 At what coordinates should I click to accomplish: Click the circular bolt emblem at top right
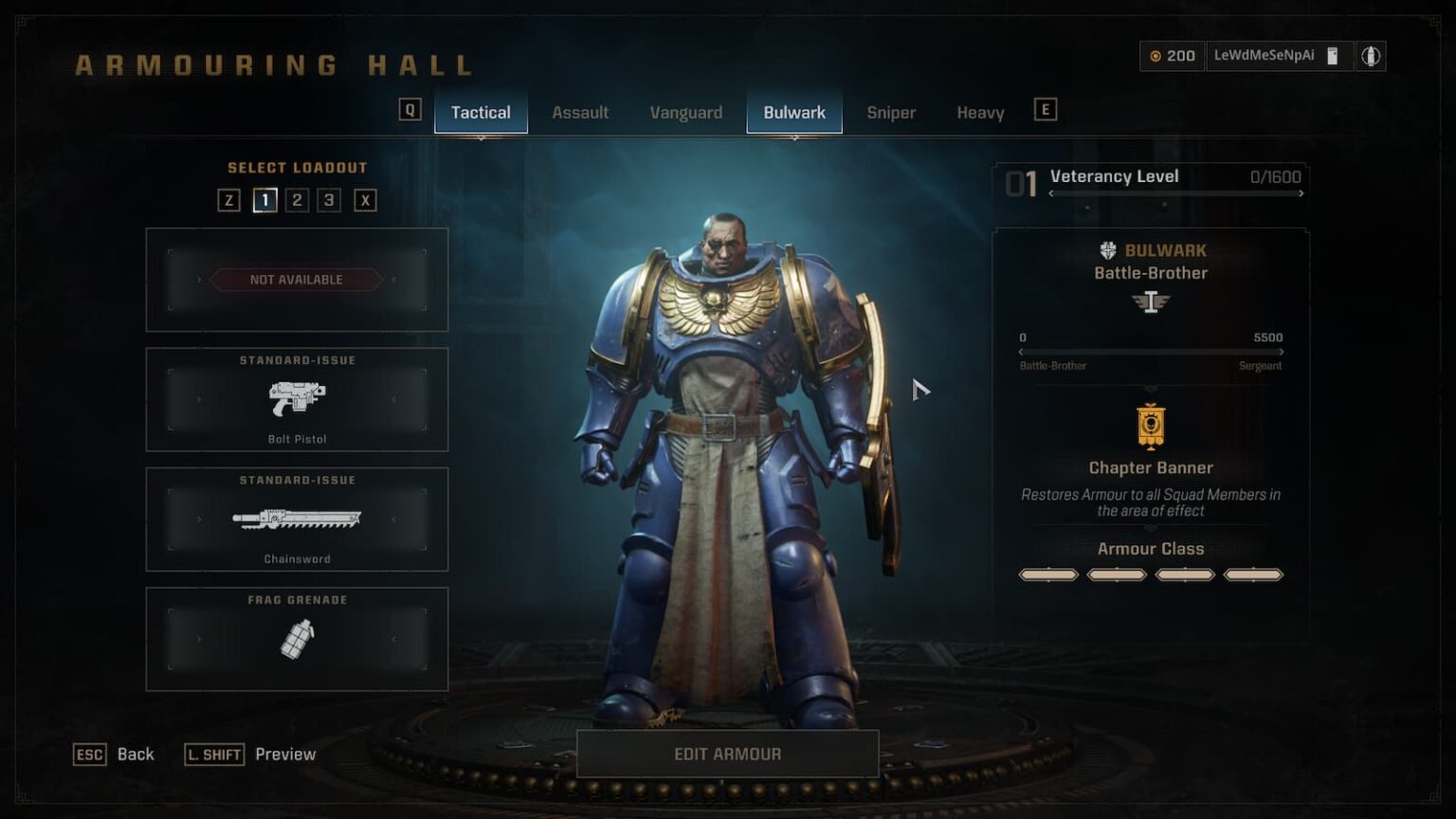(x=1372, y=55)
